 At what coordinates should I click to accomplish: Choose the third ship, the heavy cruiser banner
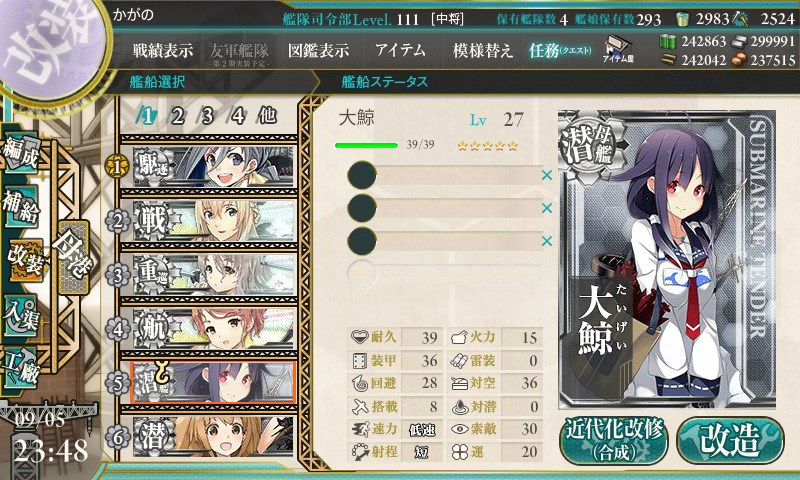tap(210, 273)
